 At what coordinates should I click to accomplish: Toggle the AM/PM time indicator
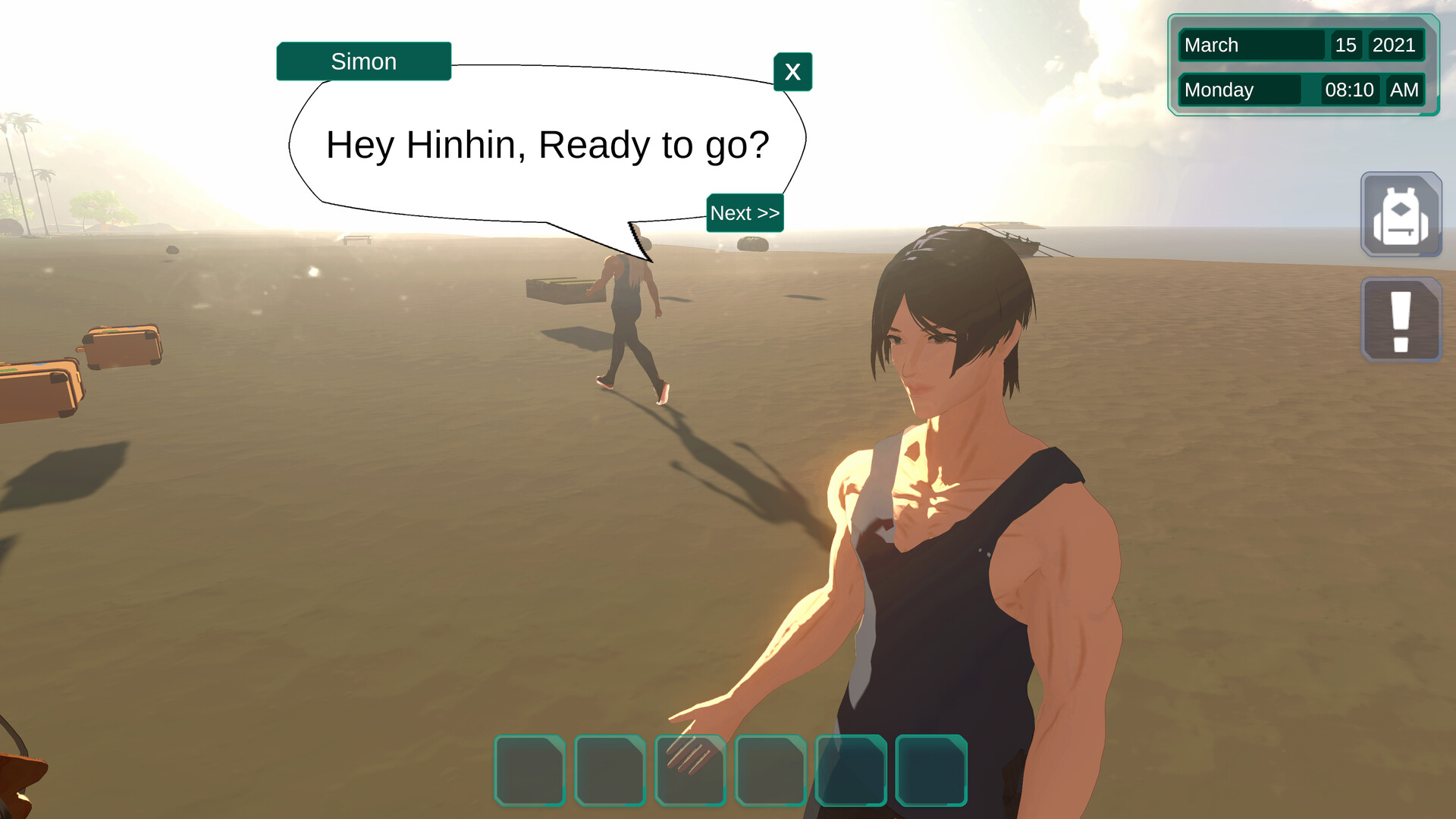click(1405, 89)
